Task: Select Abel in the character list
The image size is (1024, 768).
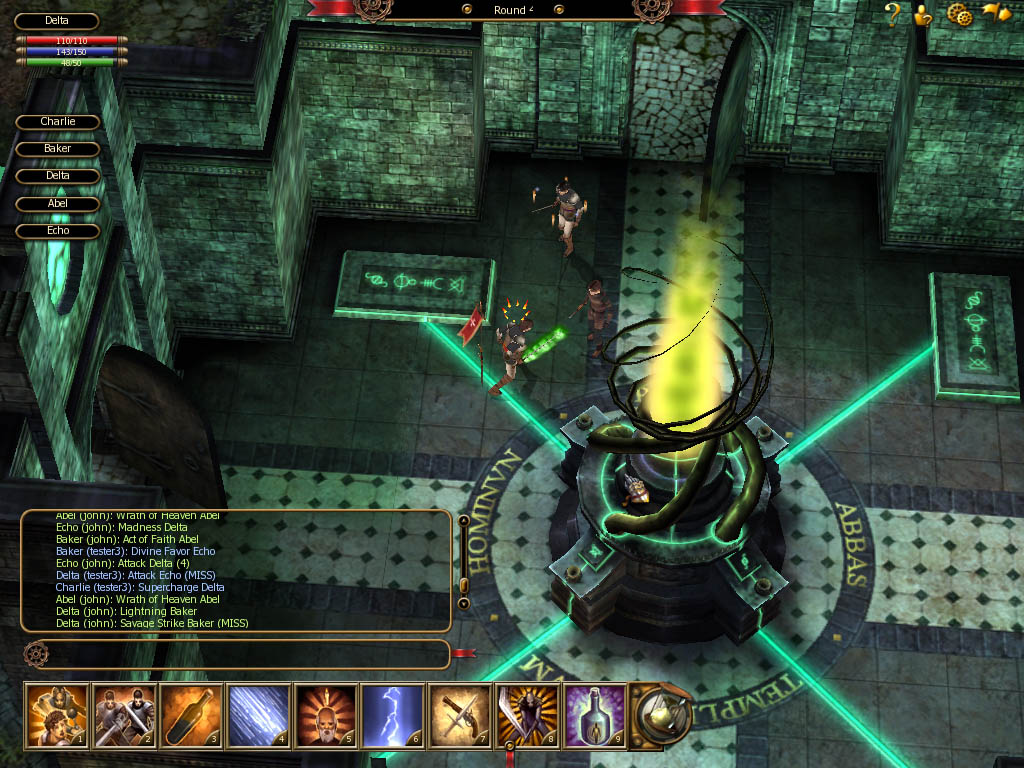Action: [58, 204]
